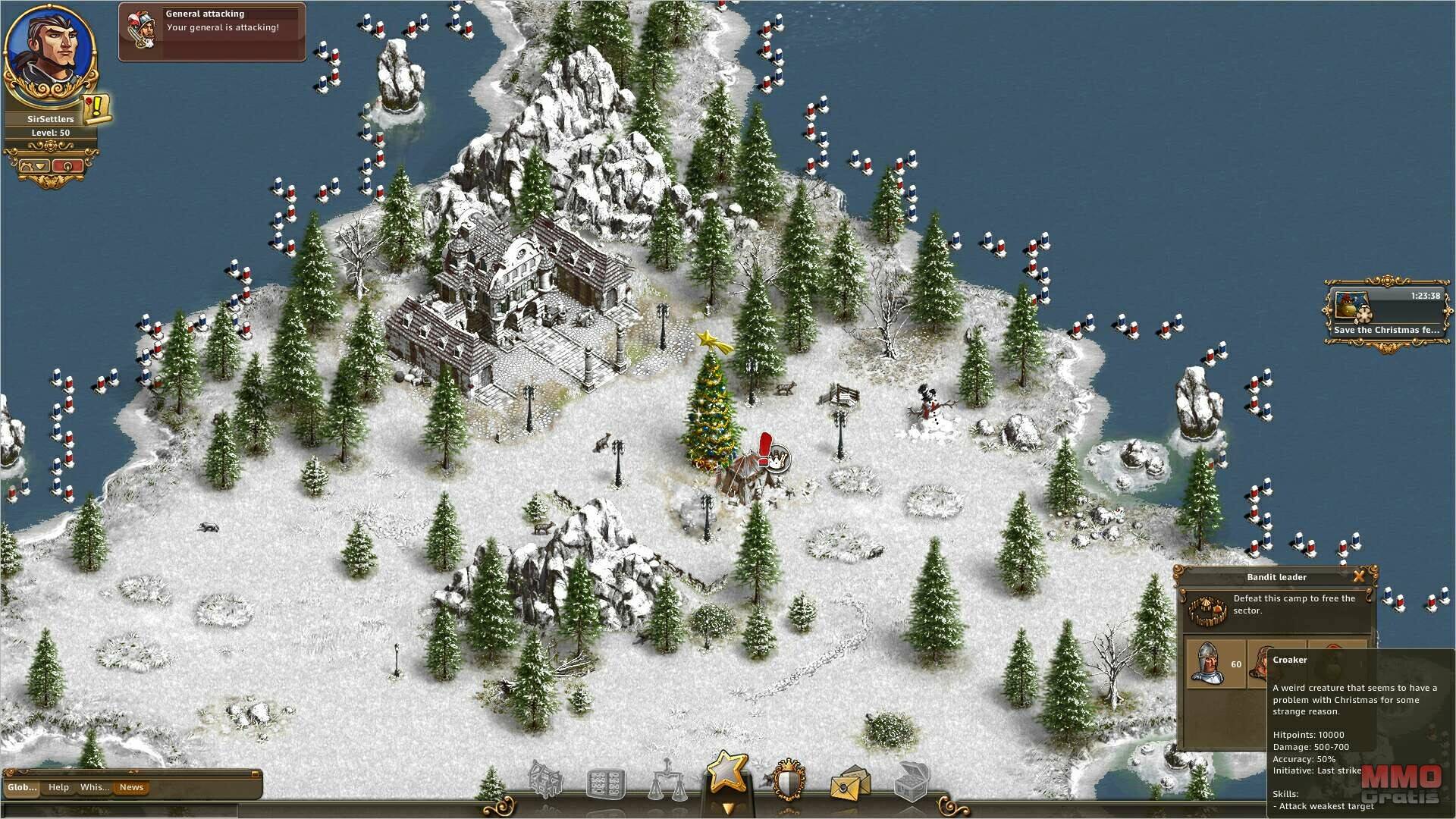This screenshot has width=1456, height=819.
Task: Click the red power button under the avatar
Action: coord(67,165)
